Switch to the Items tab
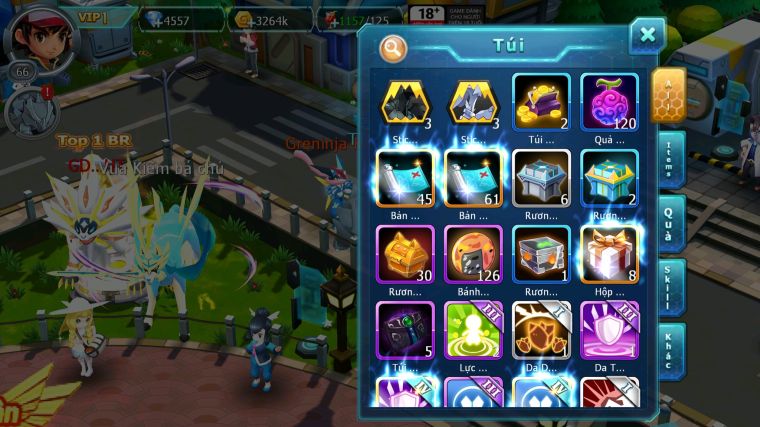Viewport: 760px width, 427px height. click(670, 160)
